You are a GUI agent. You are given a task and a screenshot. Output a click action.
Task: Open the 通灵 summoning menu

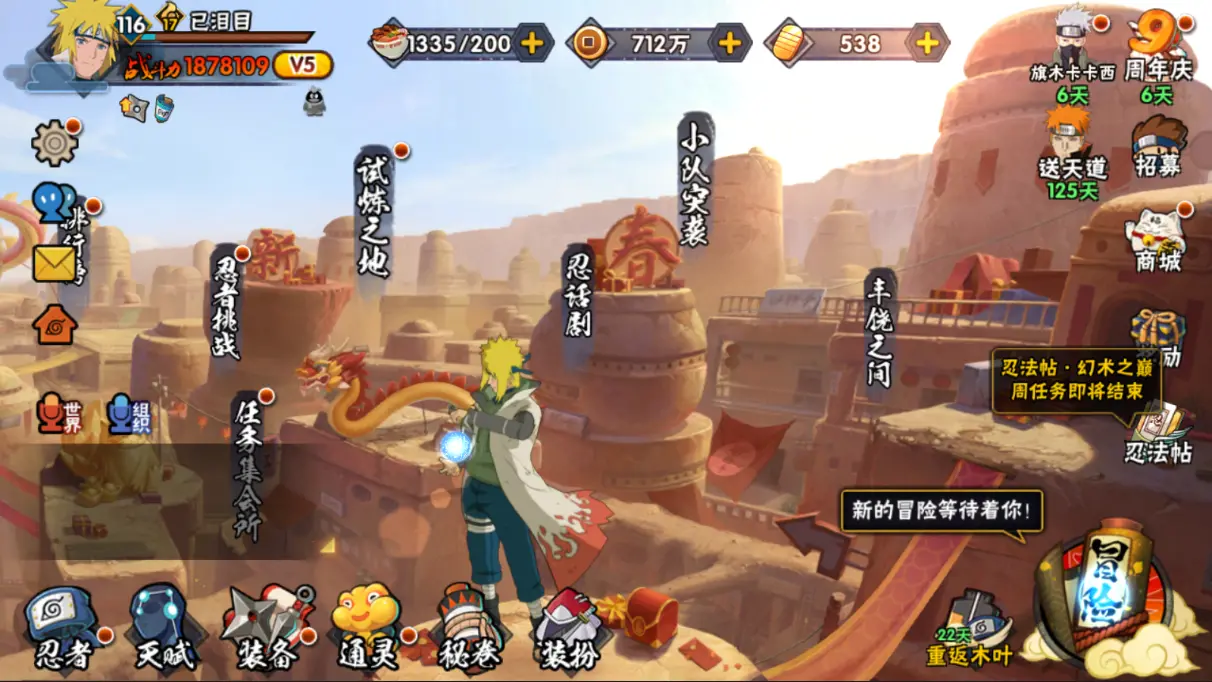(368, 628)
